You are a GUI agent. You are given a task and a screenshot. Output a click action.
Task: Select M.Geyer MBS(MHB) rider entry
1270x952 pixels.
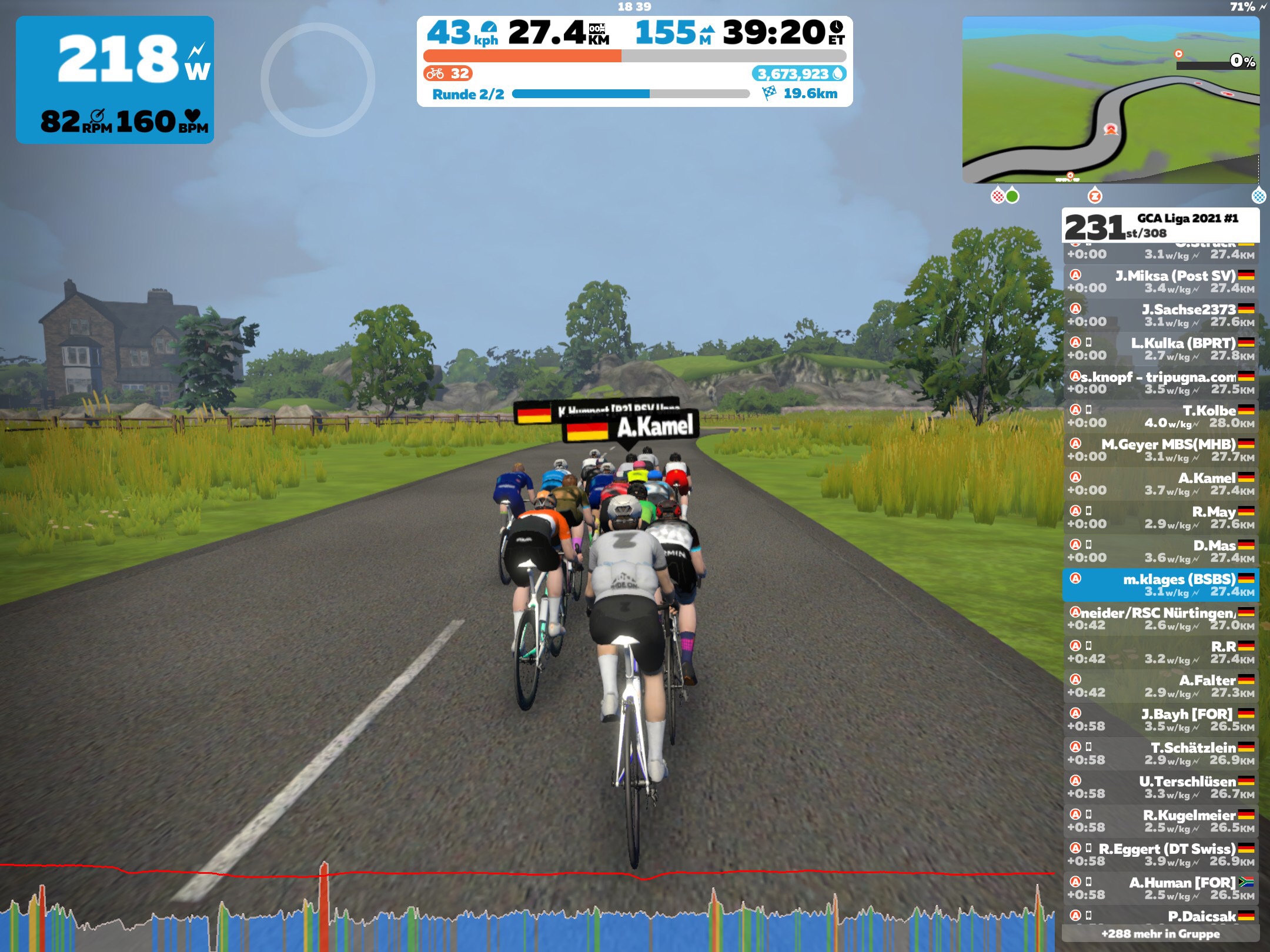pos(1161,450)
